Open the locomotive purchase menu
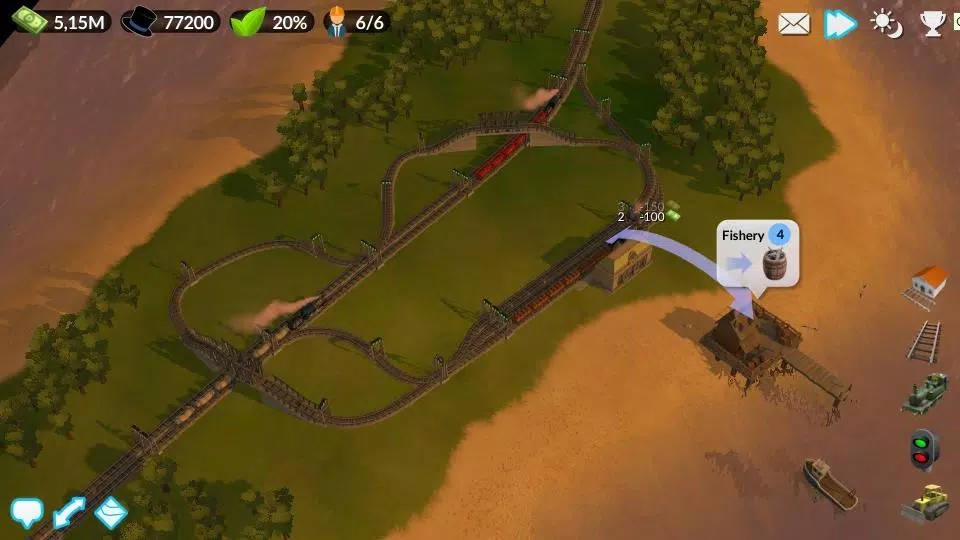Screen dimensions: 960x540 click(x=925, y=393)
